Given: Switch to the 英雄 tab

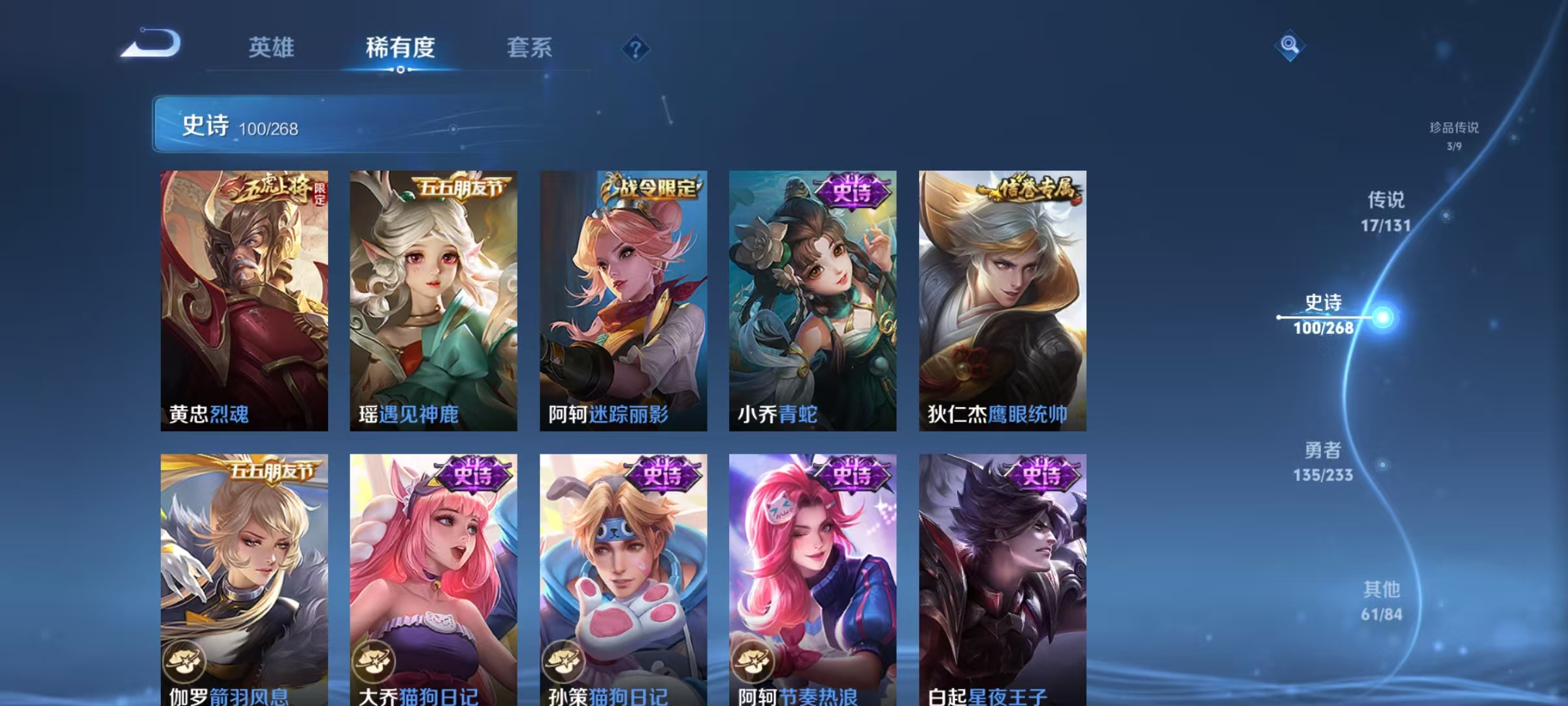Looking at the screenshot, I should click(271, 48).
